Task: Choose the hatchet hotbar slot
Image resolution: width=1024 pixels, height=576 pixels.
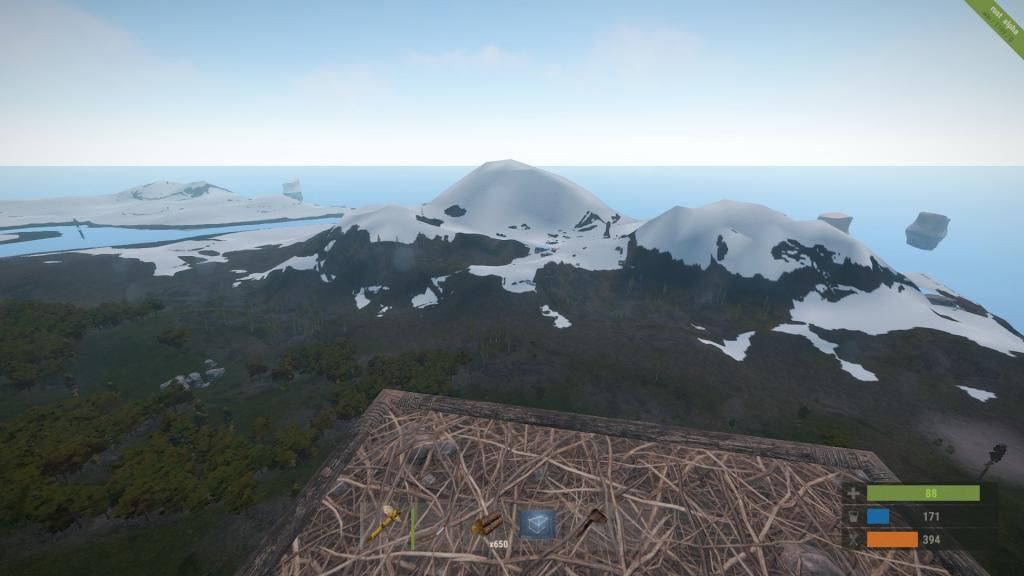Action: (x=590, y=523)
